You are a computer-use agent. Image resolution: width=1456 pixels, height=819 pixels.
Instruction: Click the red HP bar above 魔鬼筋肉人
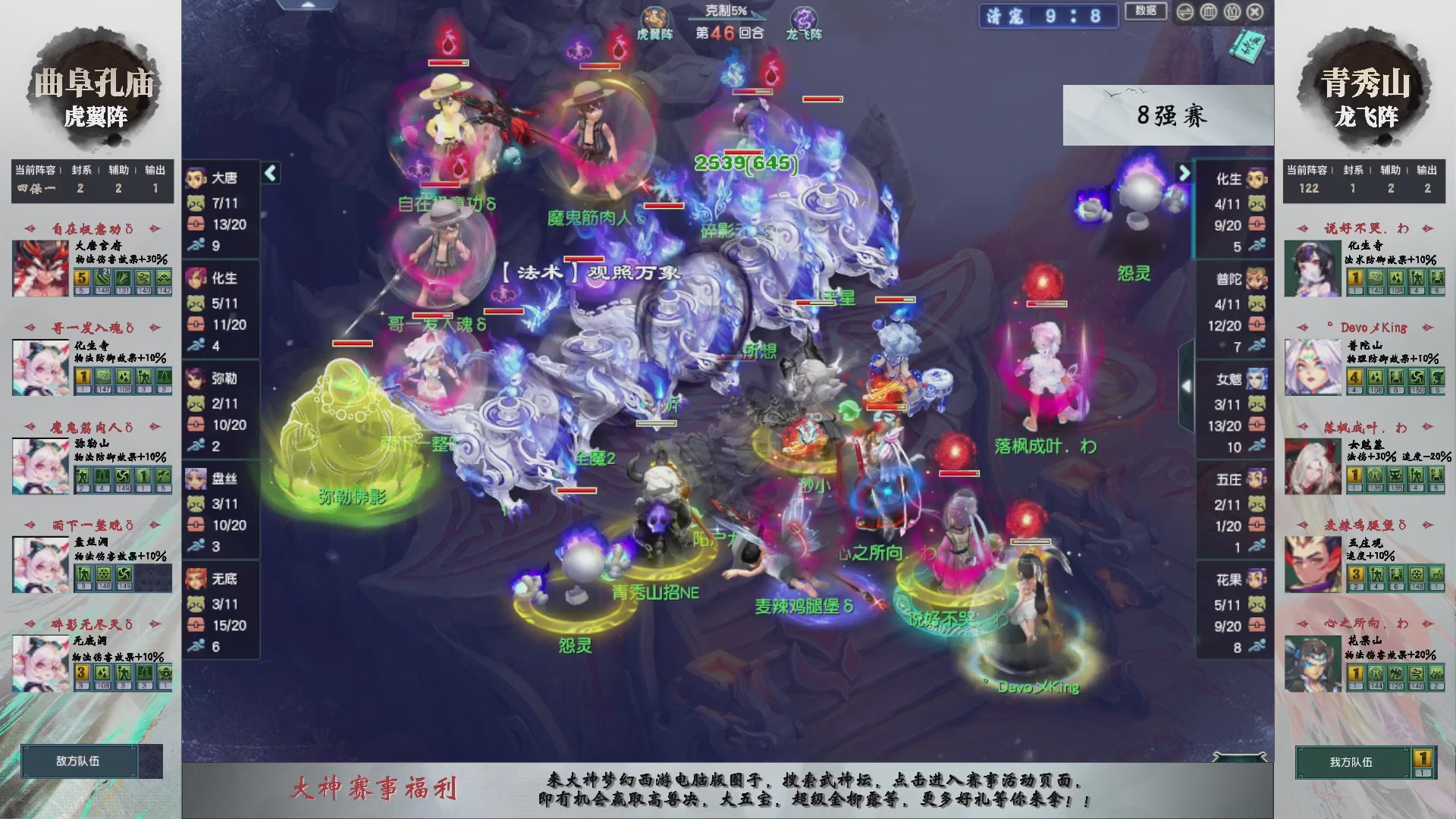click(x=598, y=66)
